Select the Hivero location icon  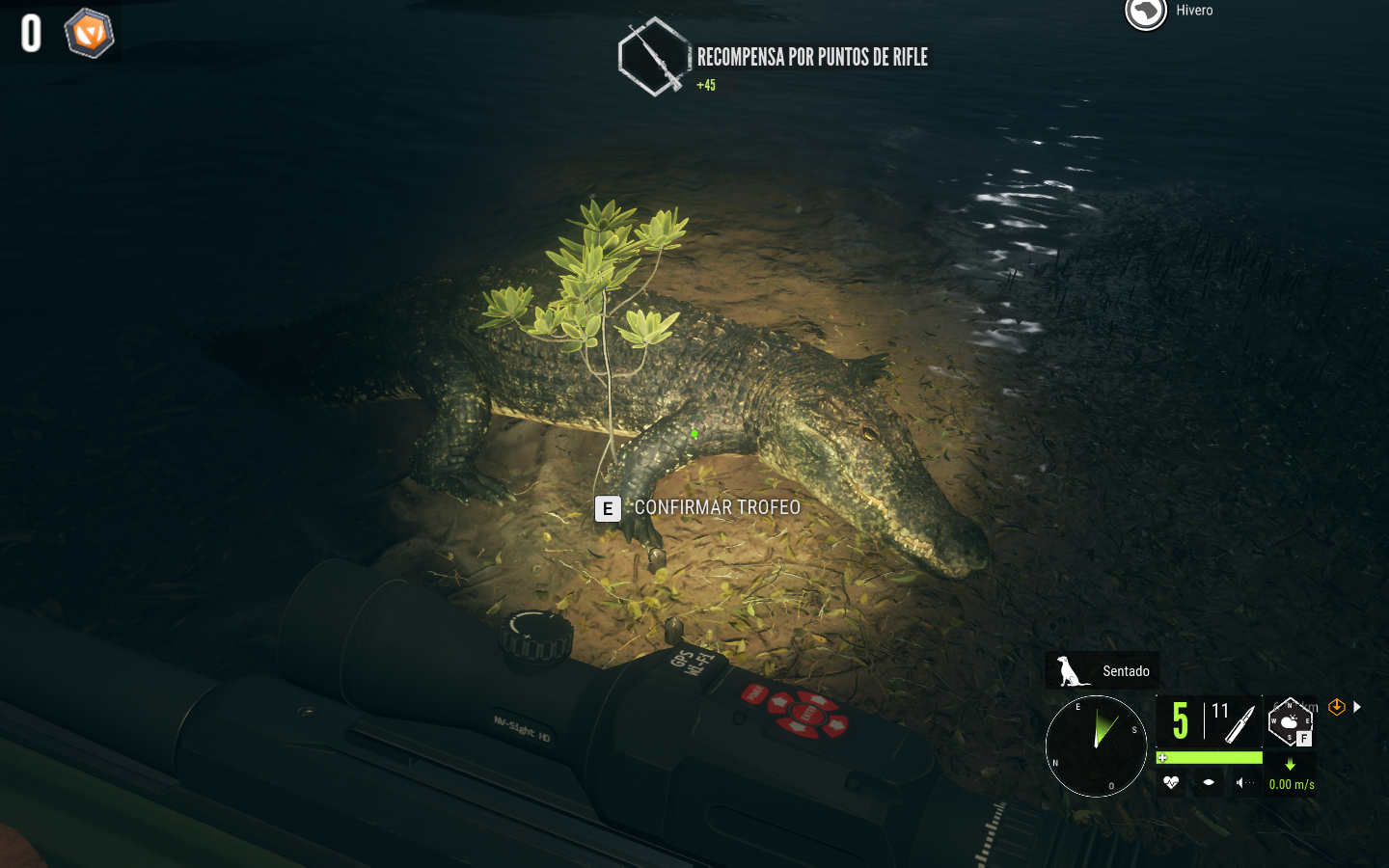click(1146, 13)
